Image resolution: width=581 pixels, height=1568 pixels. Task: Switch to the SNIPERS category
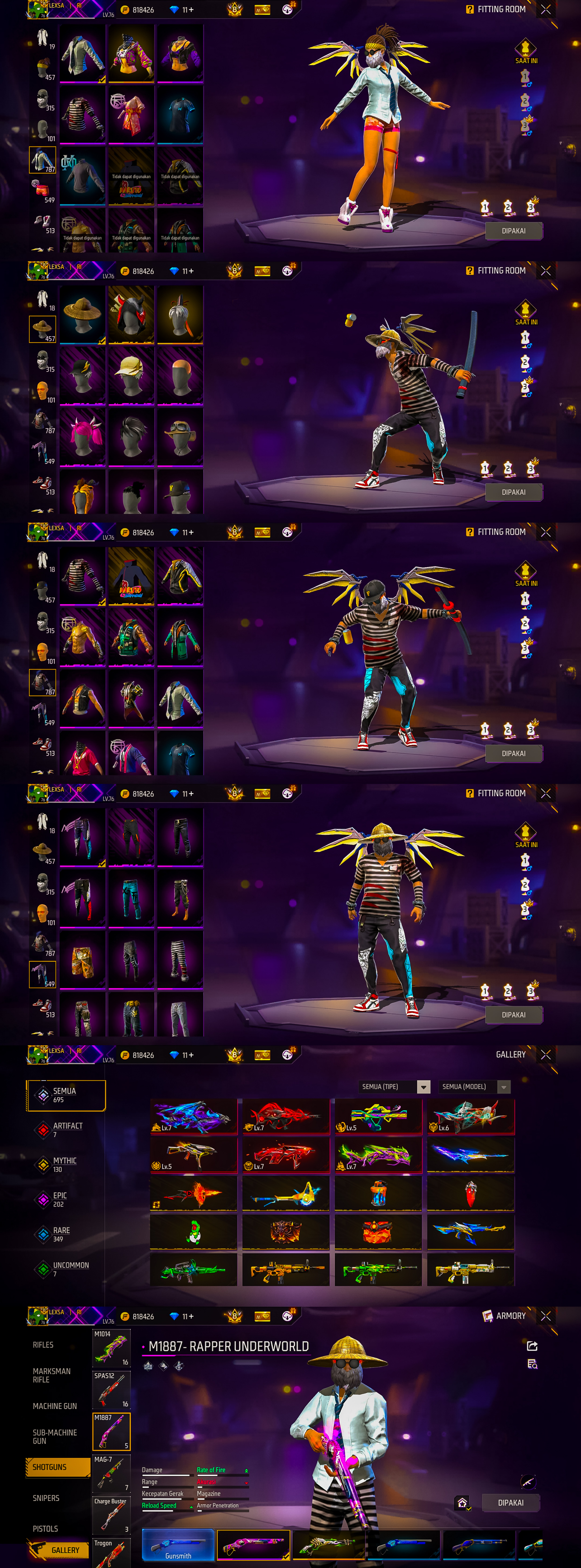click(46, 1498)
